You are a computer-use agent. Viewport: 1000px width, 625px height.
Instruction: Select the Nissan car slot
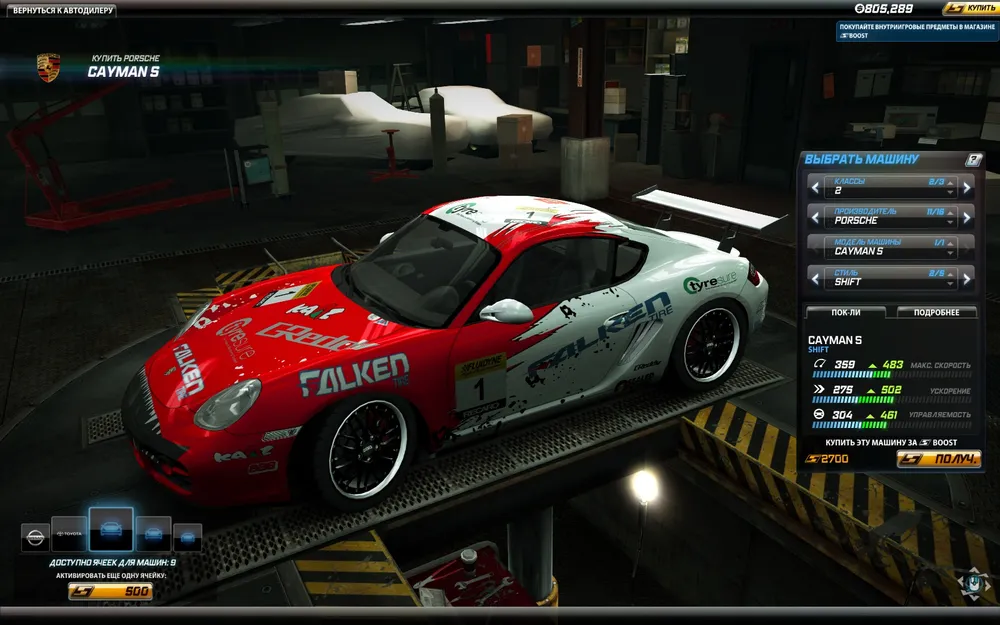click(35, 538)
